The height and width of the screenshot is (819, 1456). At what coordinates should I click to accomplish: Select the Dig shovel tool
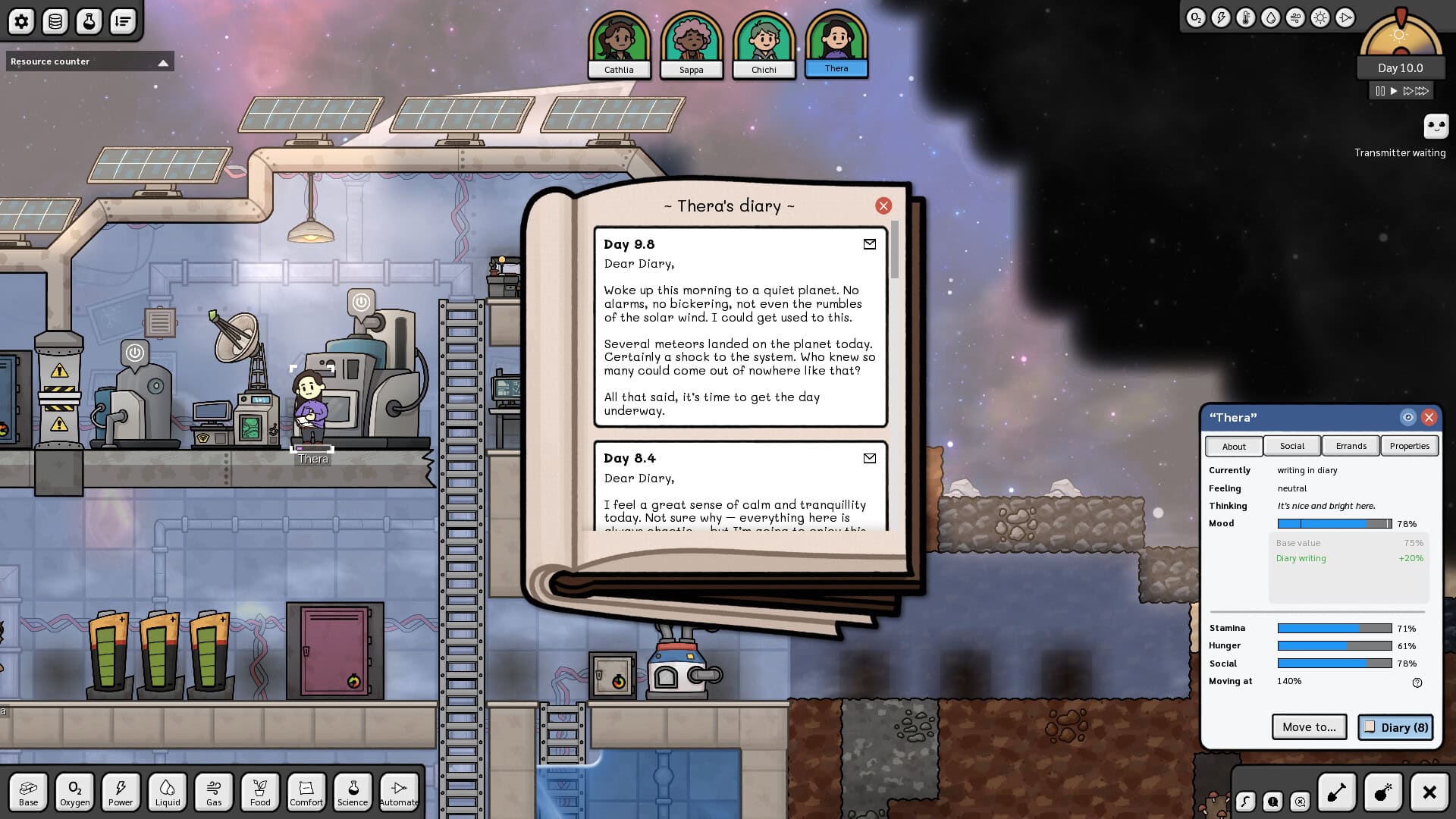coord(1337,792)
